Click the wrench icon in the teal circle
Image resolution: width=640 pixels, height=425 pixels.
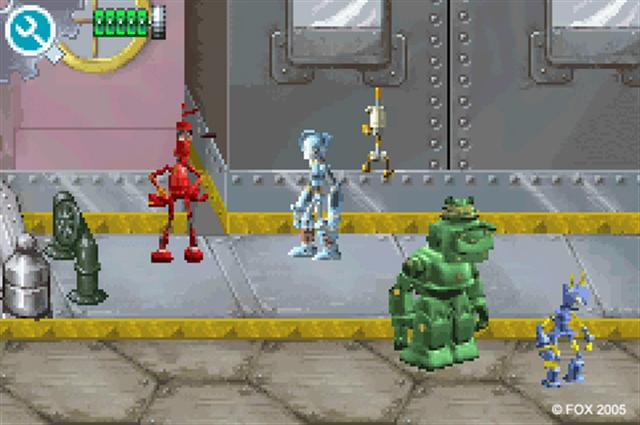pos(29,31)
